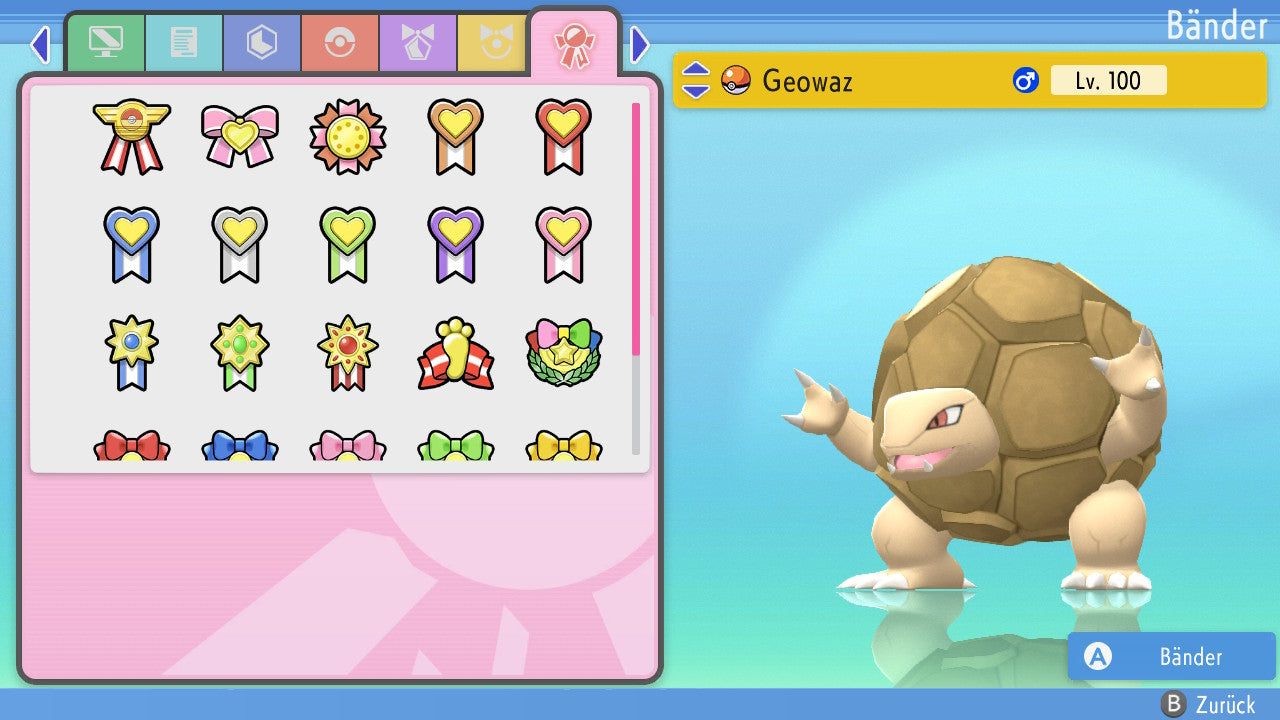
Task: Pick the star ribbon with red gem
Action: tap(348, 352)
